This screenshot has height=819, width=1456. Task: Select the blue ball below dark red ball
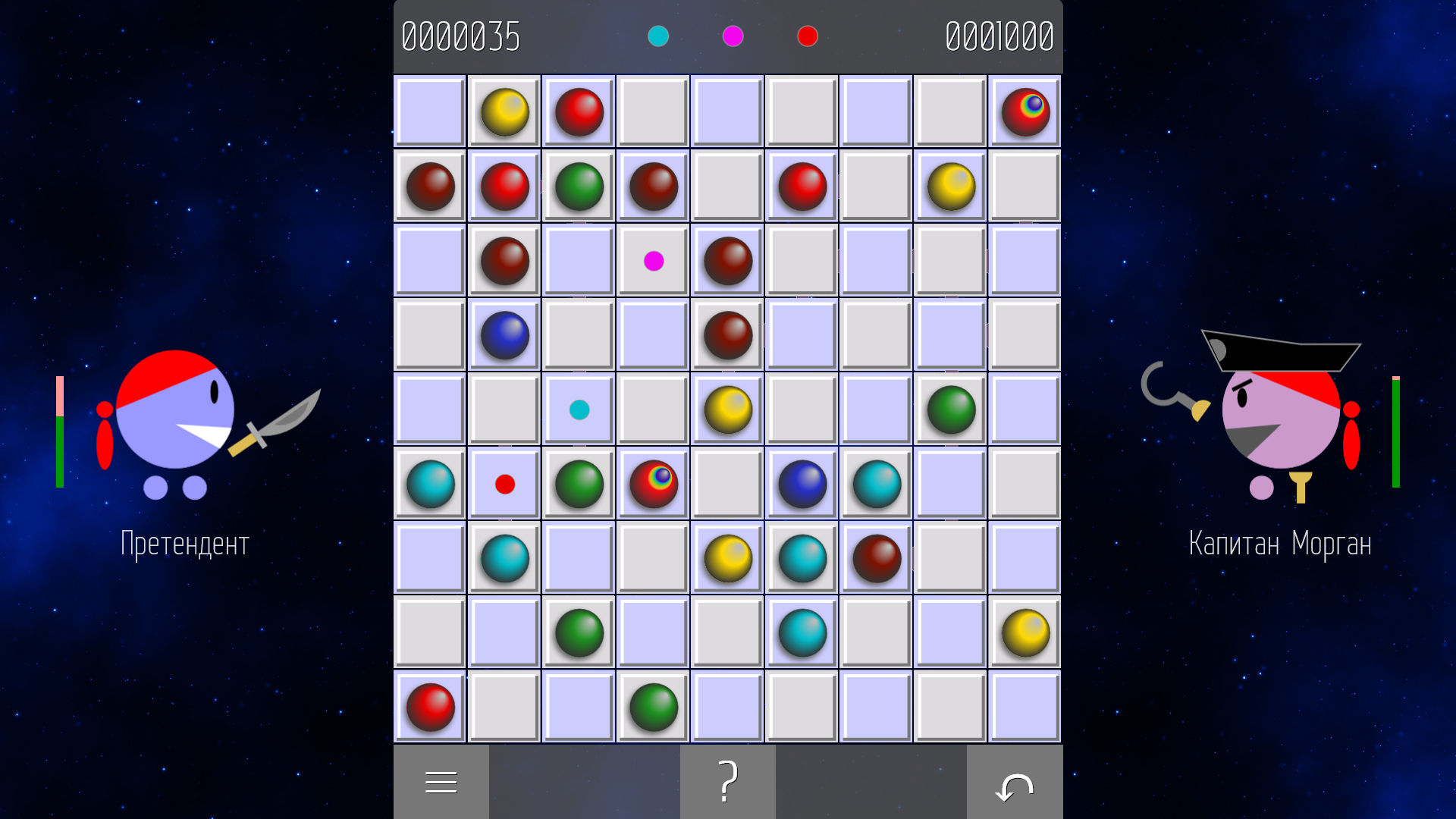(504, 336)
